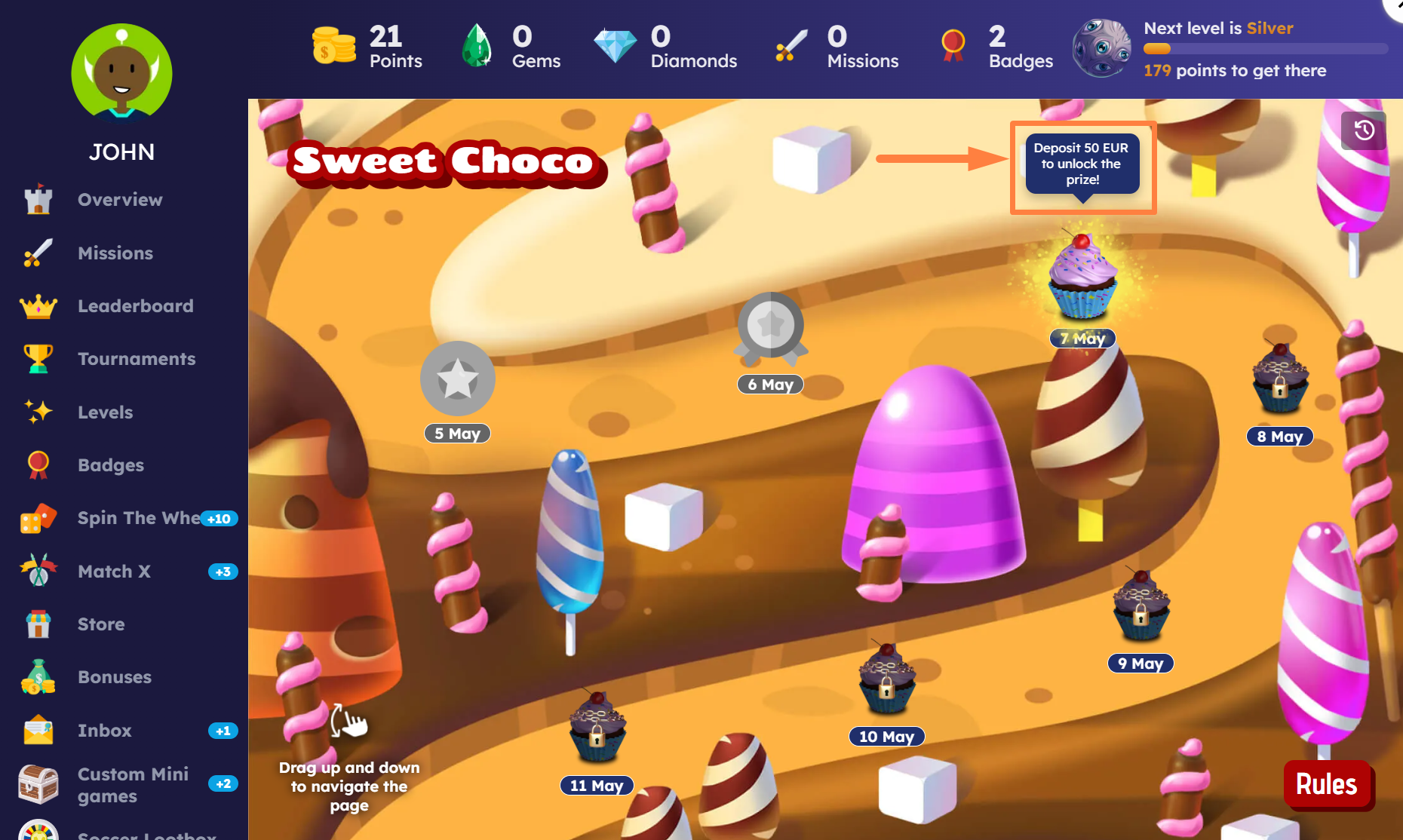Open the history clock icon
The image size is (1403, 840).
(1363, 130)
